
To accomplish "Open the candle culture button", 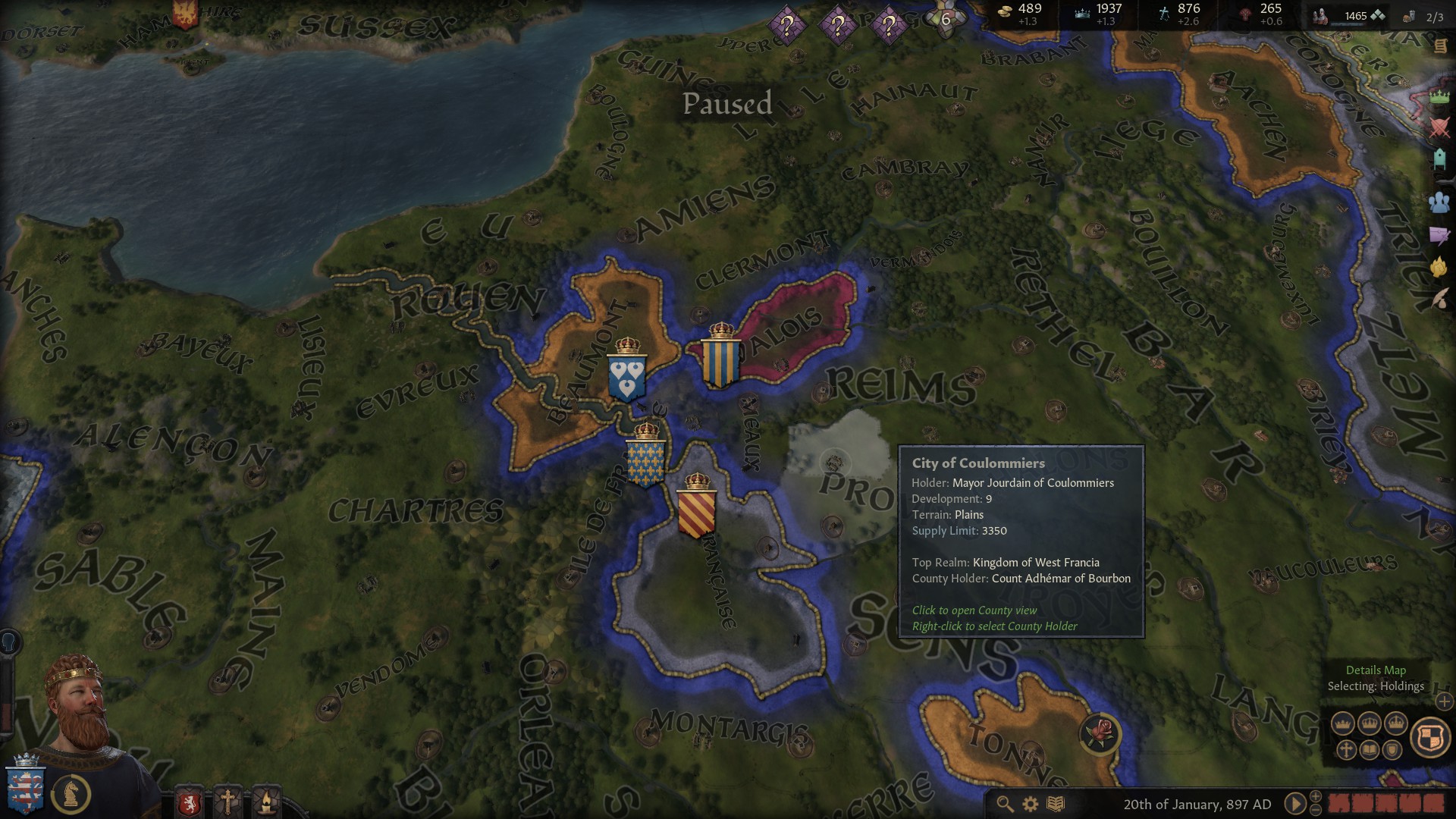I will [266, 802].
